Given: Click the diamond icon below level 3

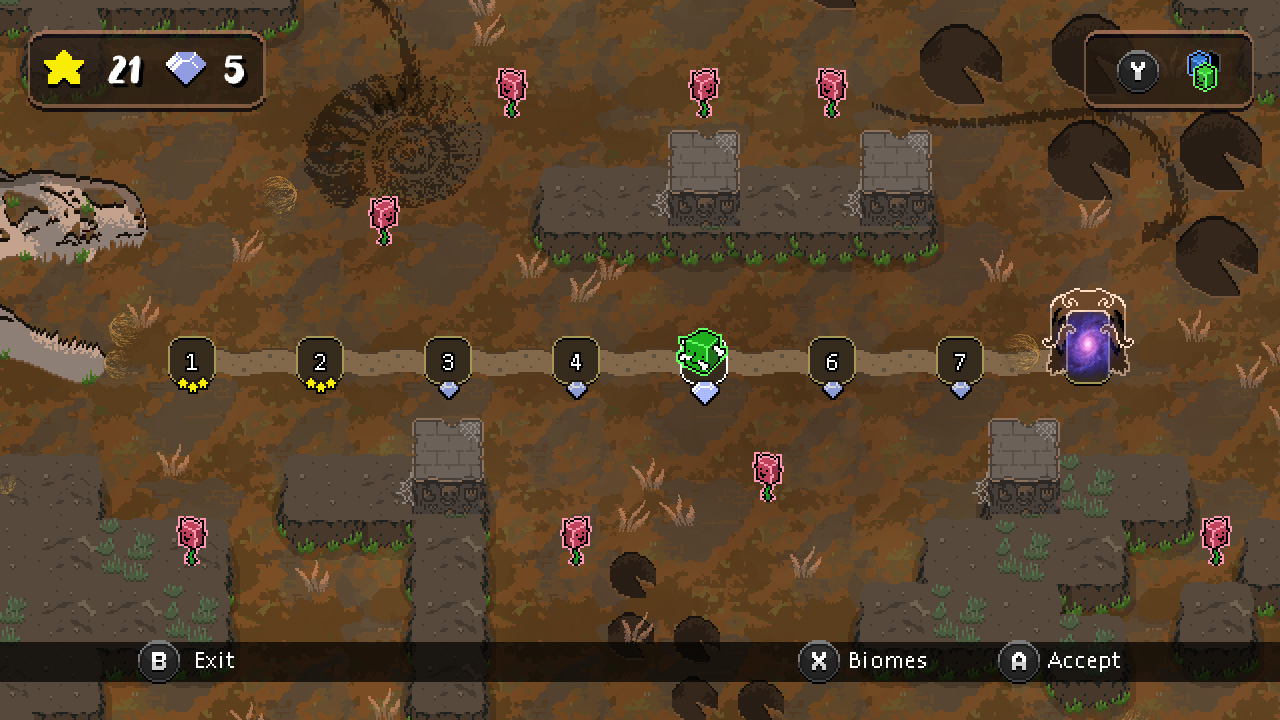Looking at the screenshot, I should [x=448, y=390].
